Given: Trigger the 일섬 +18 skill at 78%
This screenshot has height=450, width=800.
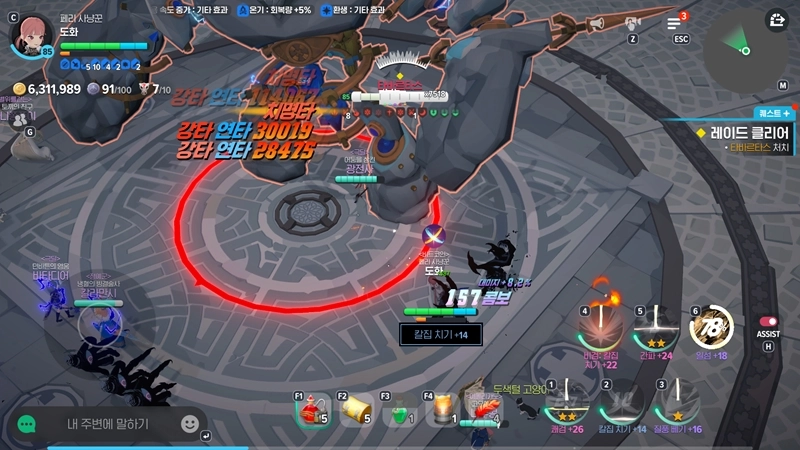Looking at the screenshot, I should tap(712, 327).
